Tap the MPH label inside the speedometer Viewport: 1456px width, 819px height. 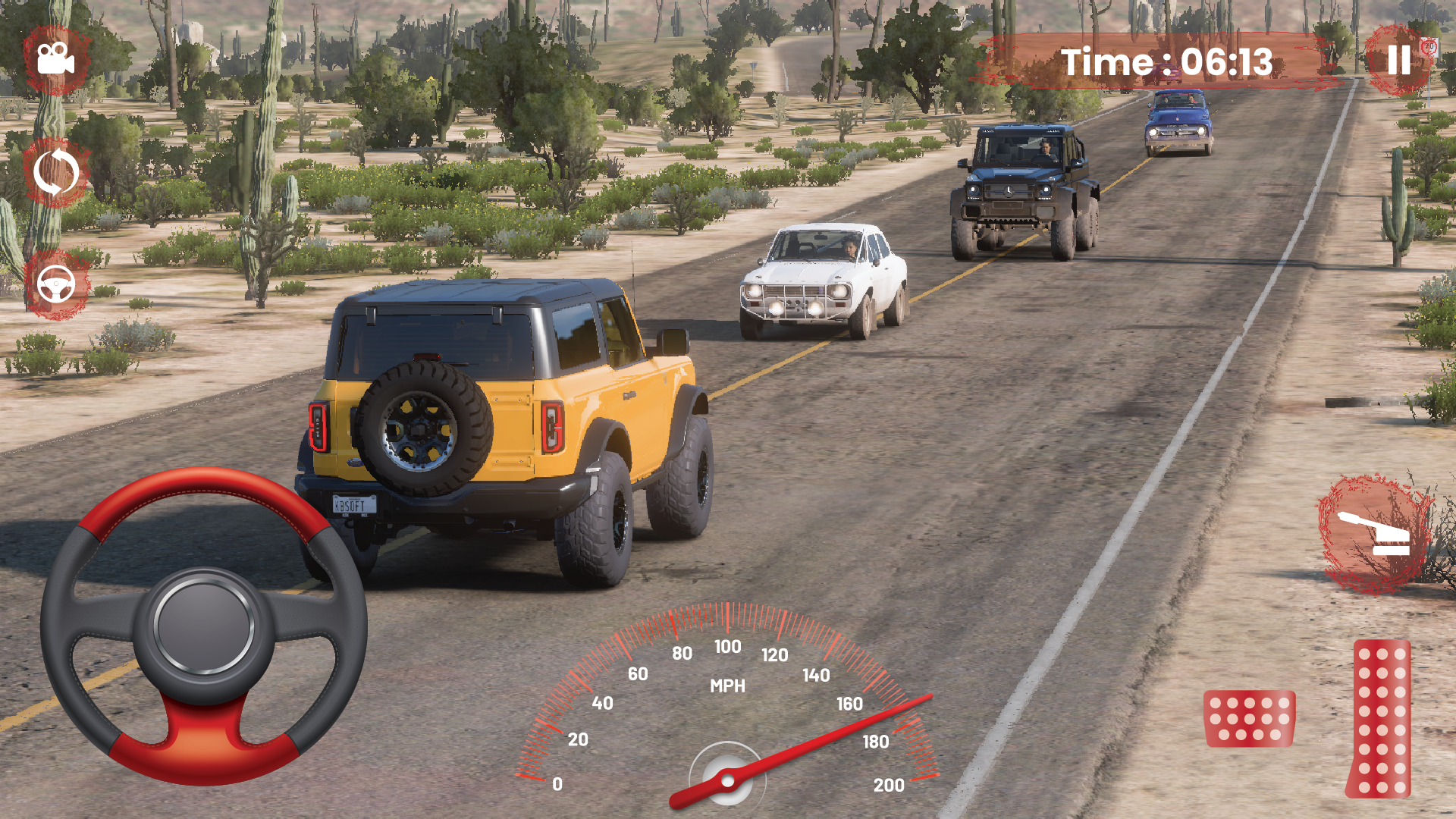click(727, 687)
